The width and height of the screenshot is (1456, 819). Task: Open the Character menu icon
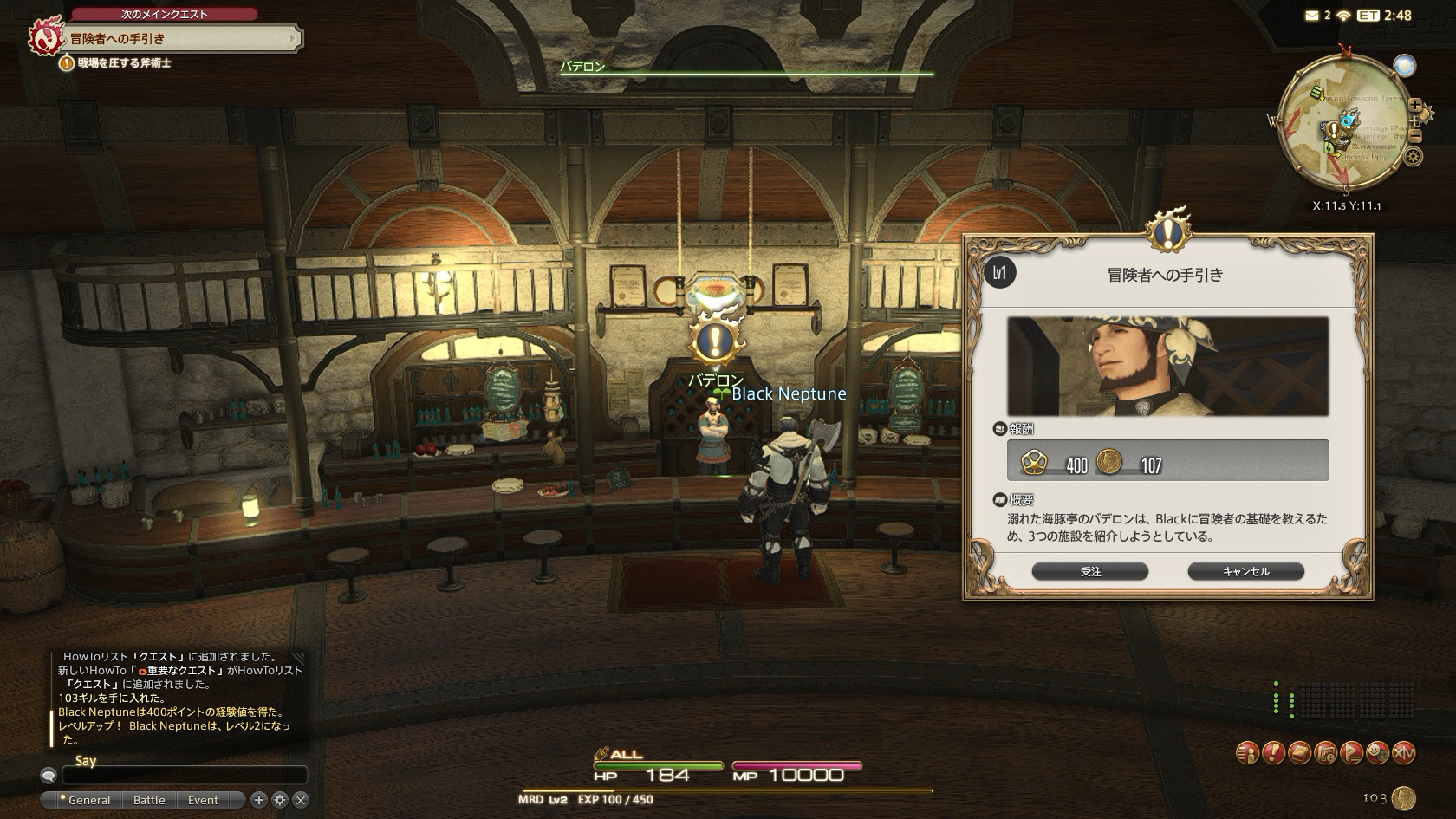click(1247, 753)
